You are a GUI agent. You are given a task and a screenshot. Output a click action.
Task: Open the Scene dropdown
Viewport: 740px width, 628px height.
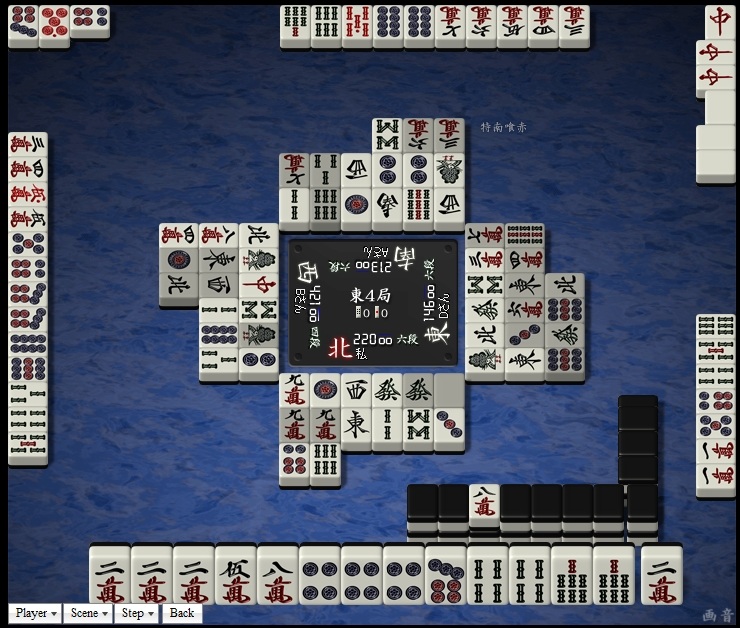(x=89, y=613)
